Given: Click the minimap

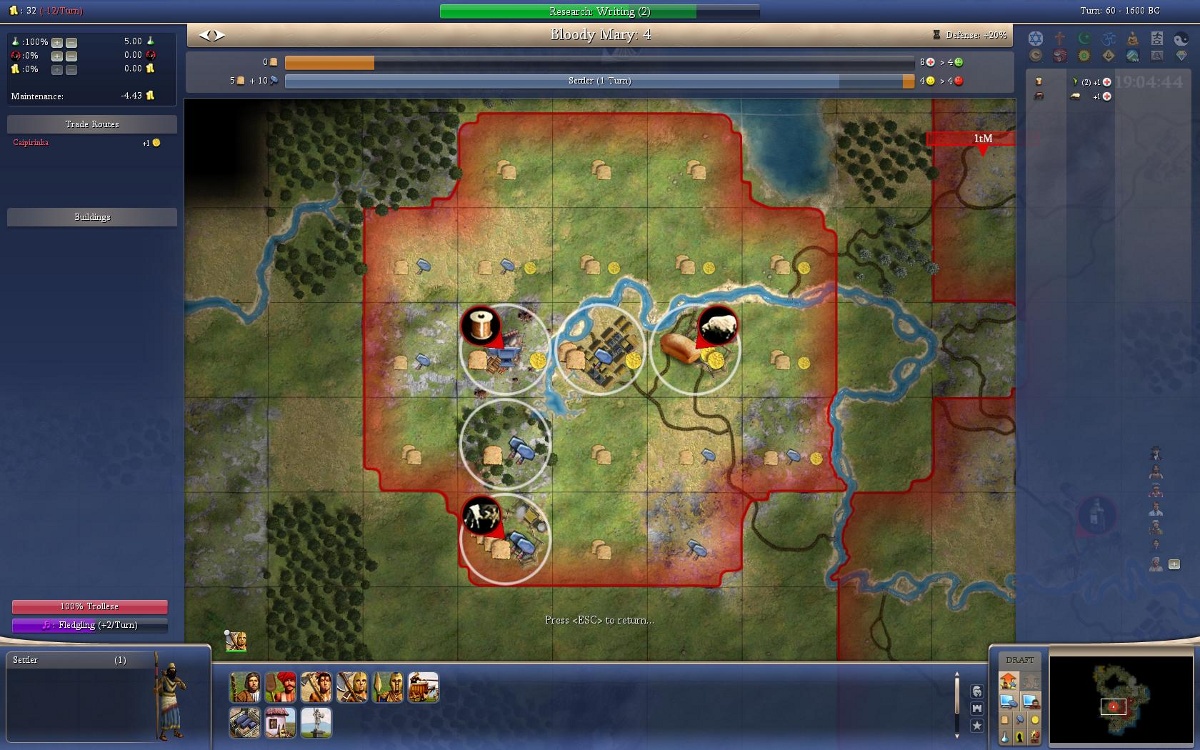Looking at the screenshot, I should 1119,700.
